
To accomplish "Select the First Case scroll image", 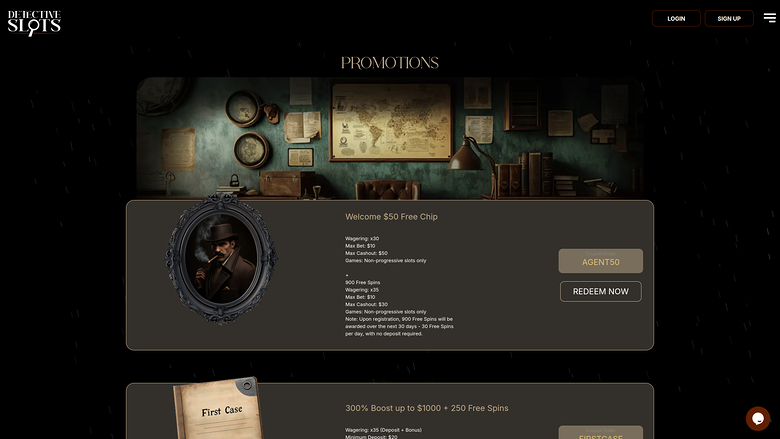I will click(x=221, y=410).
